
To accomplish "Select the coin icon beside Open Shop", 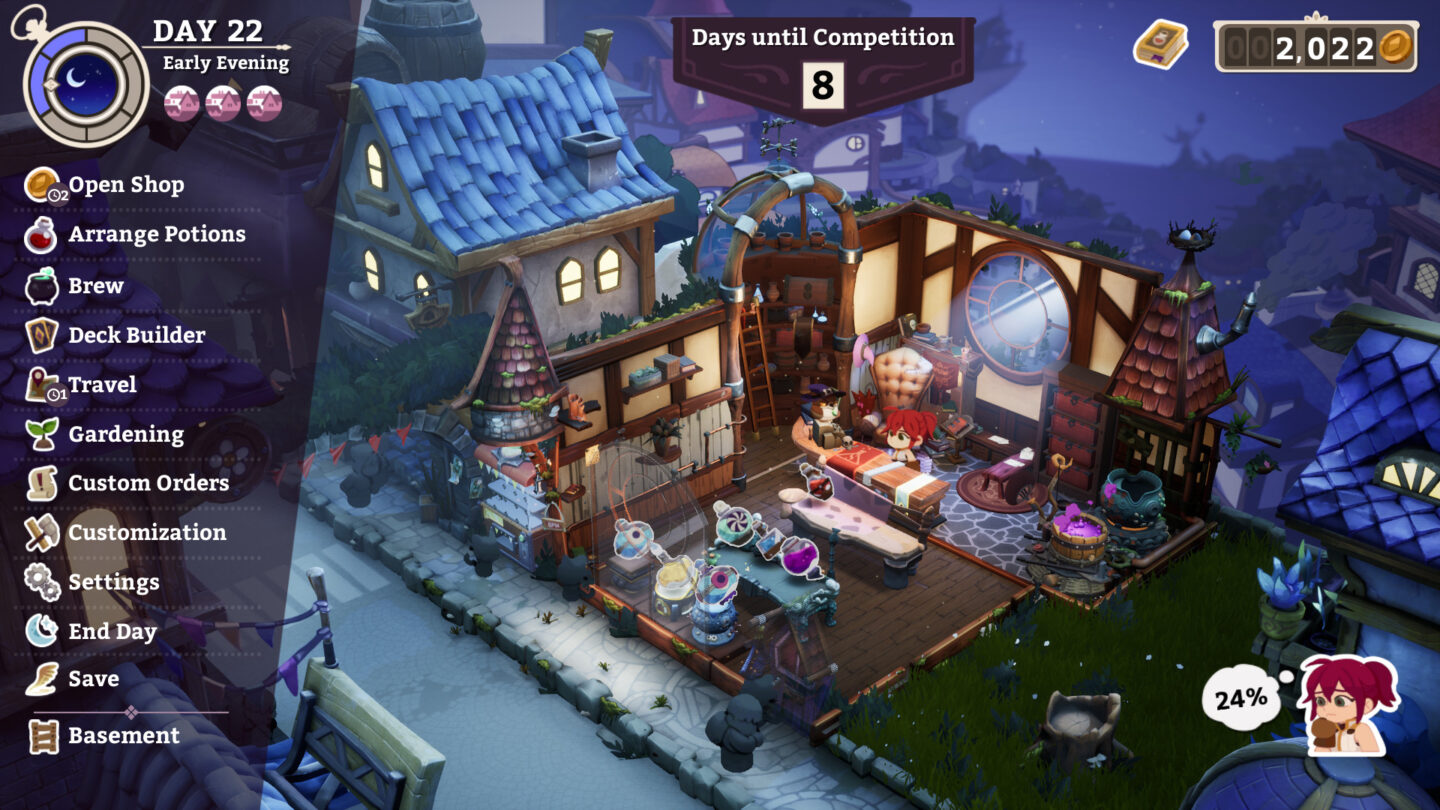I will tap(40, 184).
